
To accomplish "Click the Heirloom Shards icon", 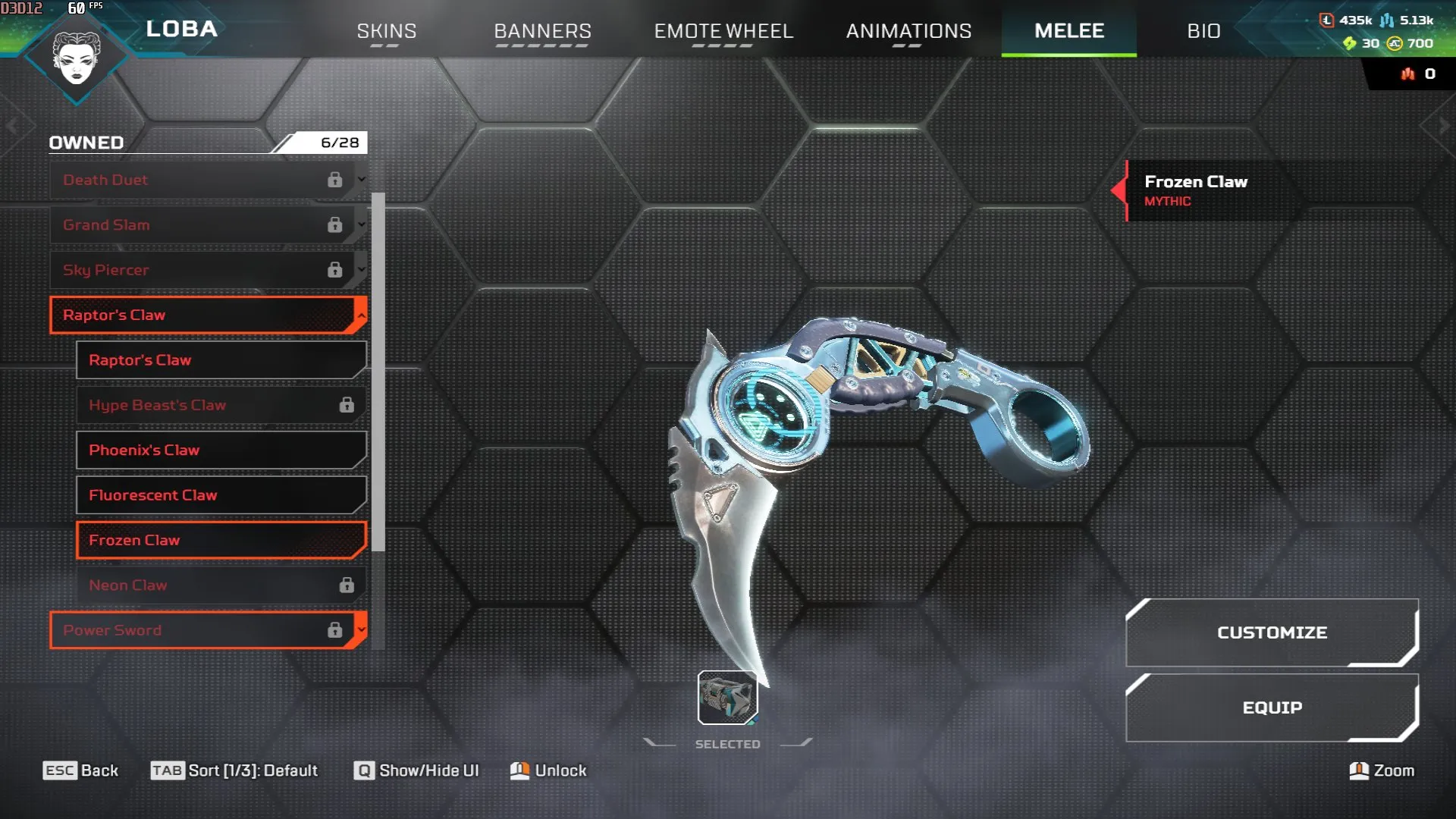I will coord(1352,44).
